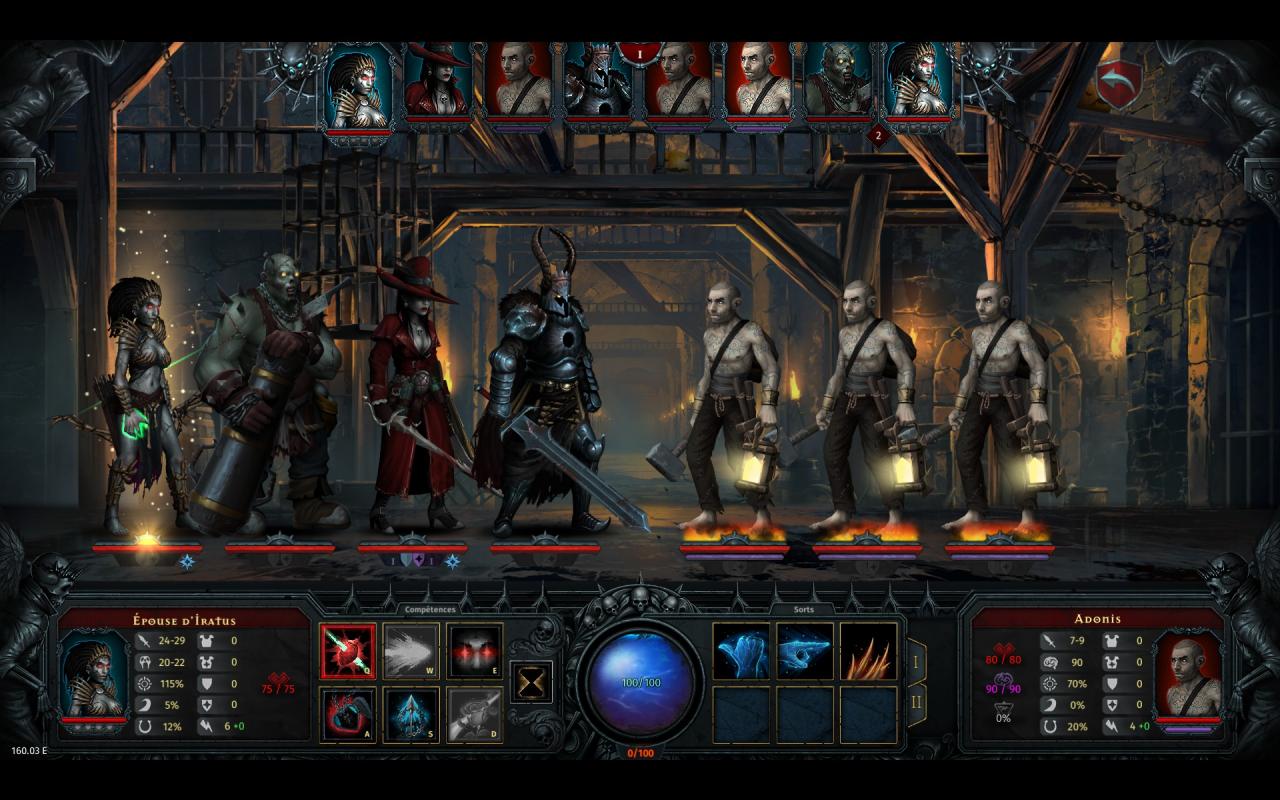Viewport: 1280px width, 800px height.
Task: Select the horned dark knight turn portrait
Action: (597, 84)
